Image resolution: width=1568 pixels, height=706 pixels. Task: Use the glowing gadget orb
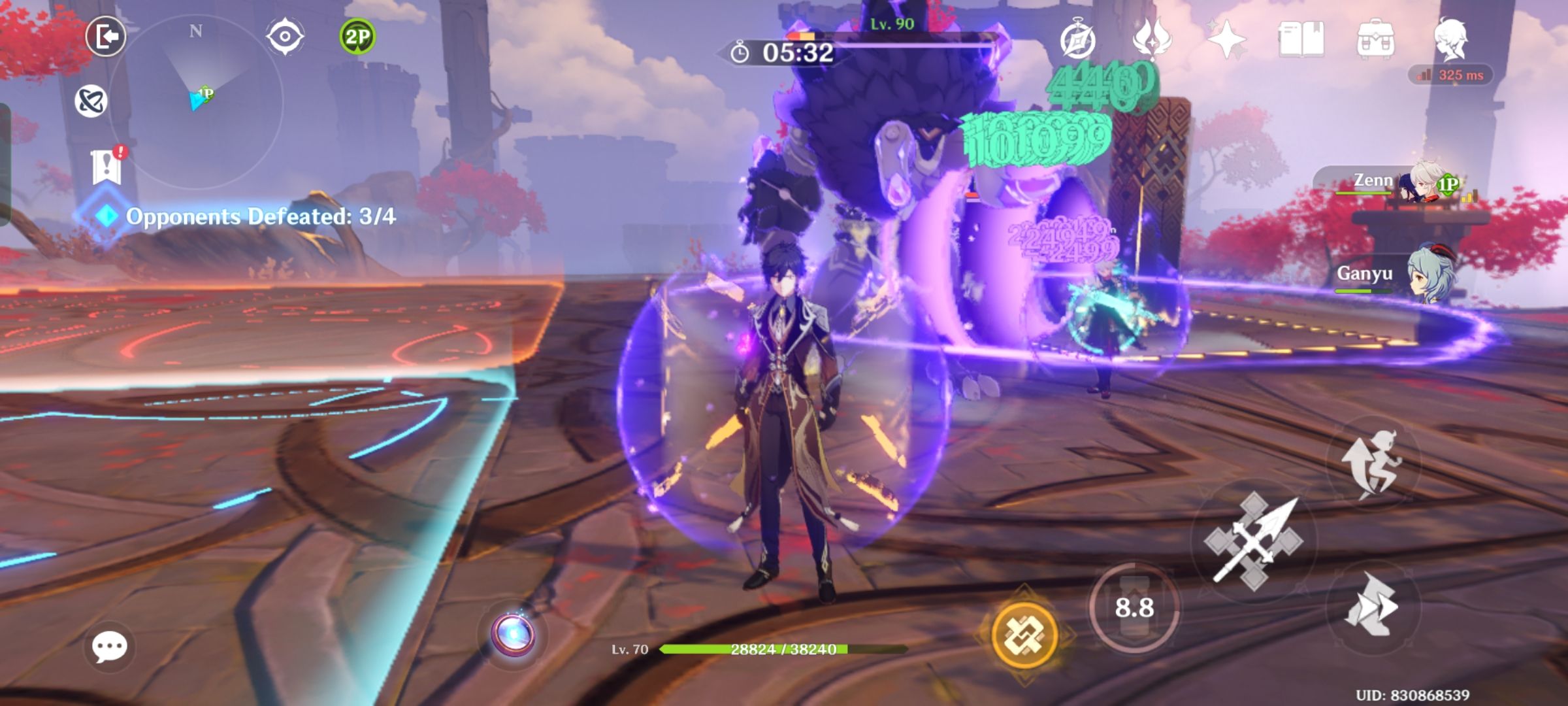514,635
